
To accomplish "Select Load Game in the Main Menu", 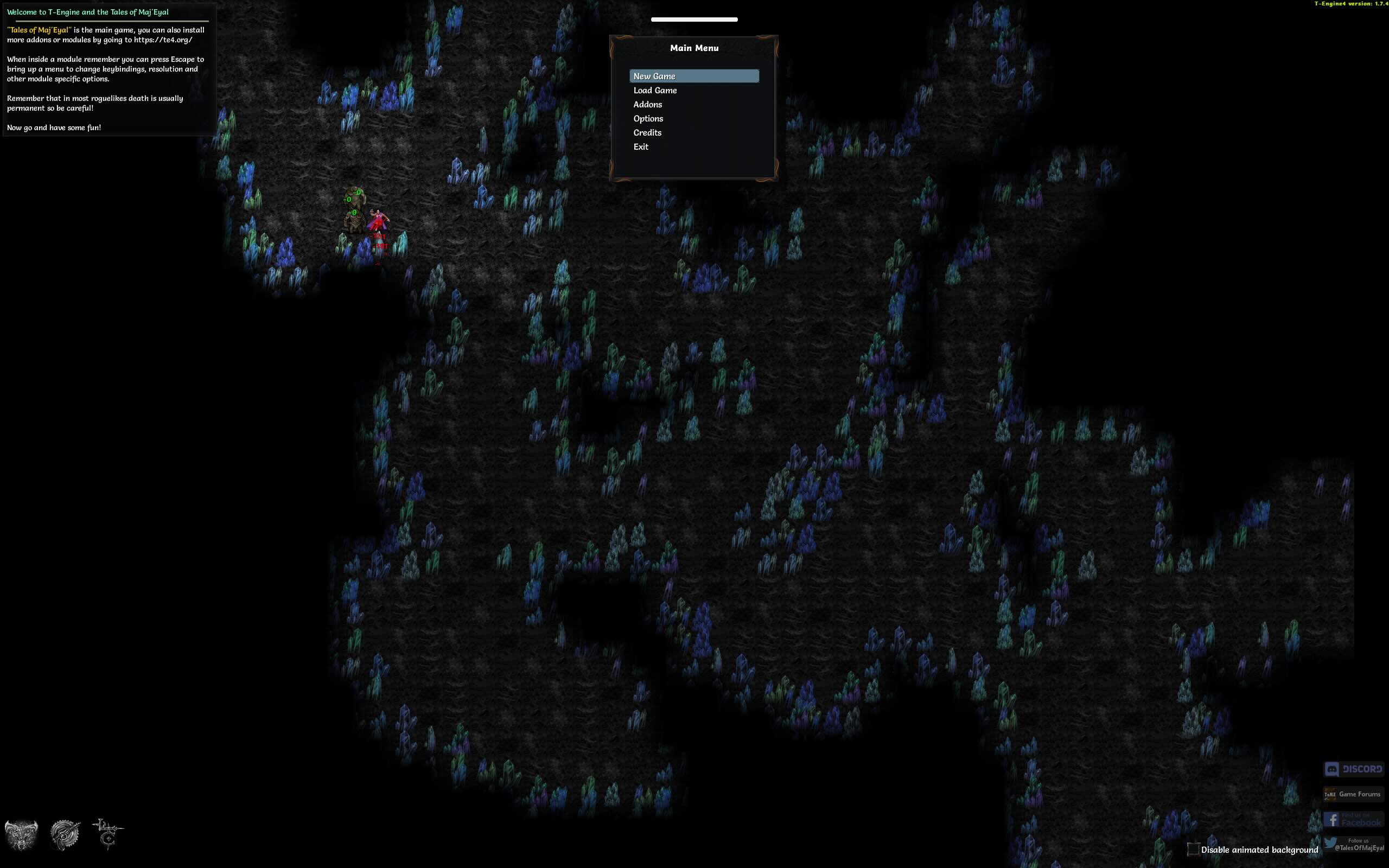I will pos(655,90).
